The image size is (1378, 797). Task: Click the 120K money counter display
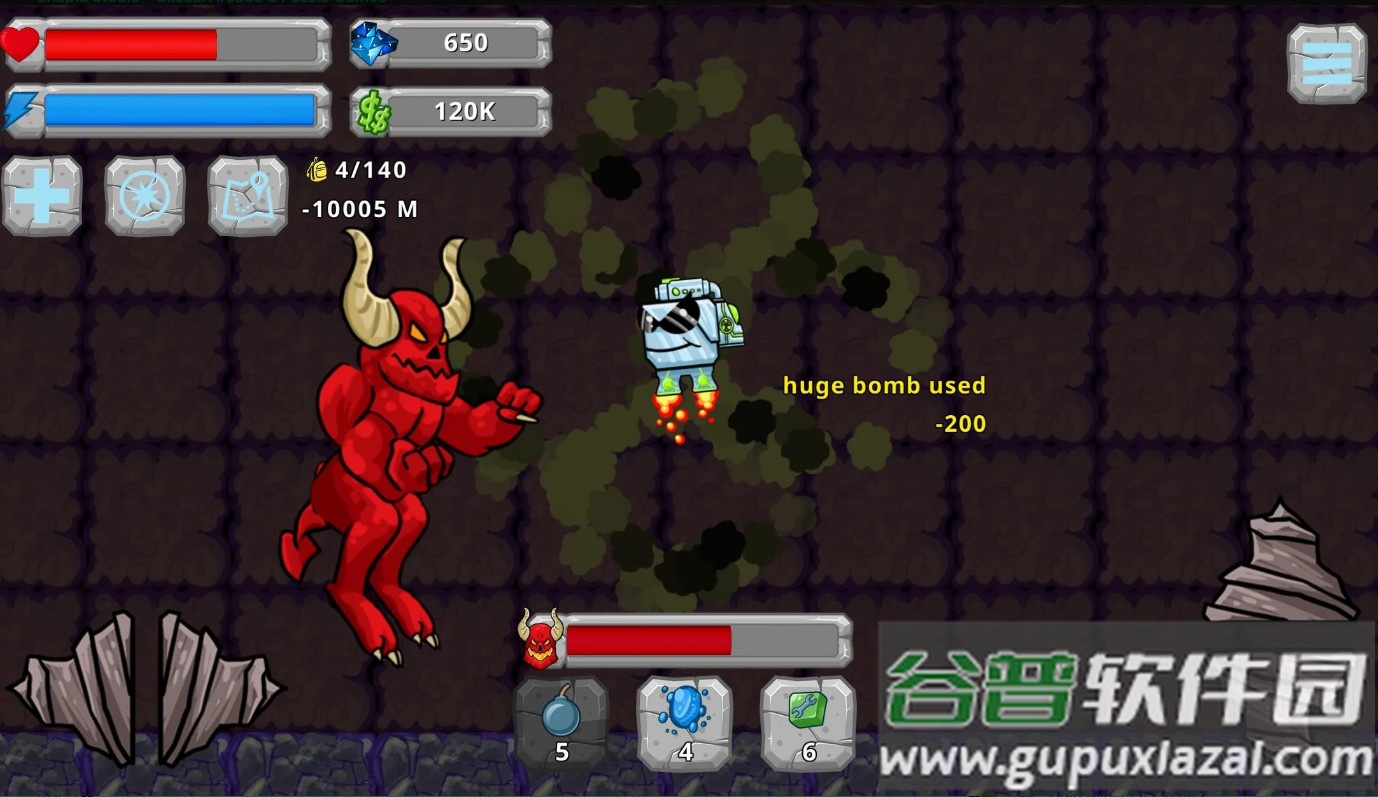point(467,112)
